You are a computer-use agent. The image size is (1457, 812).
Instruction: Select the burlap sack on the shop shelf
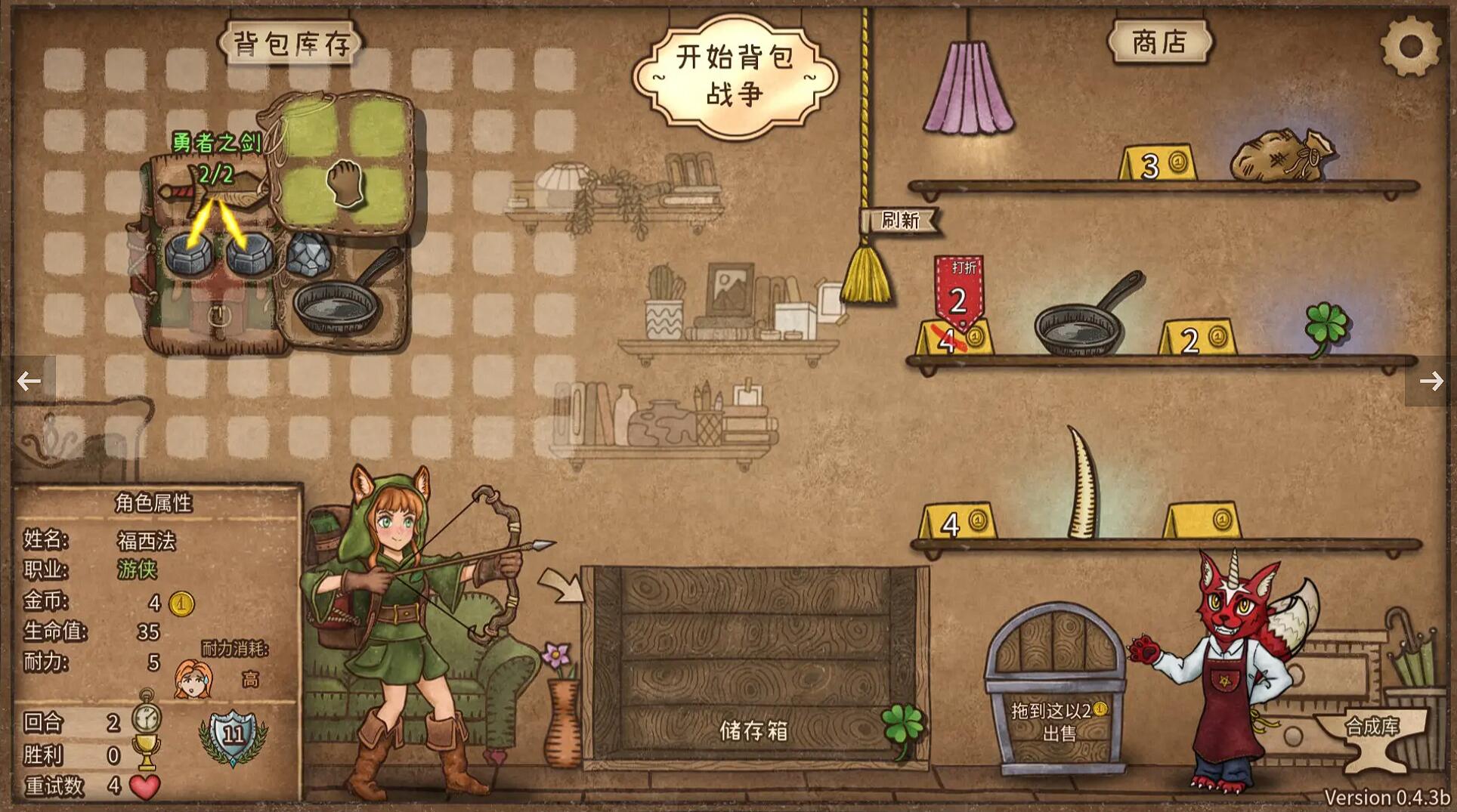[x=1282, y=156]
